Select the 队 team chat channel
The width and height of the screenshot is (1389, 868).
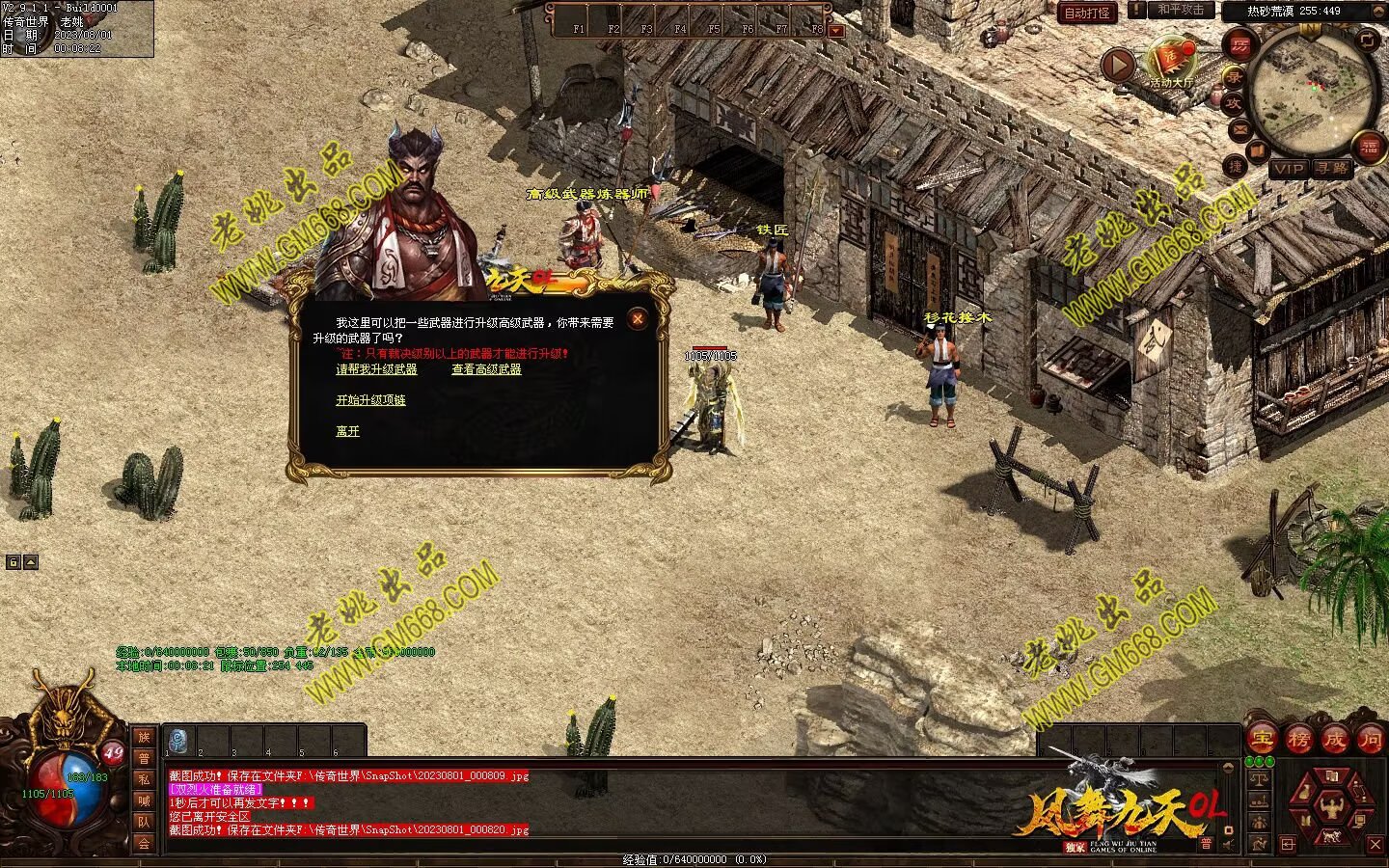144,822
